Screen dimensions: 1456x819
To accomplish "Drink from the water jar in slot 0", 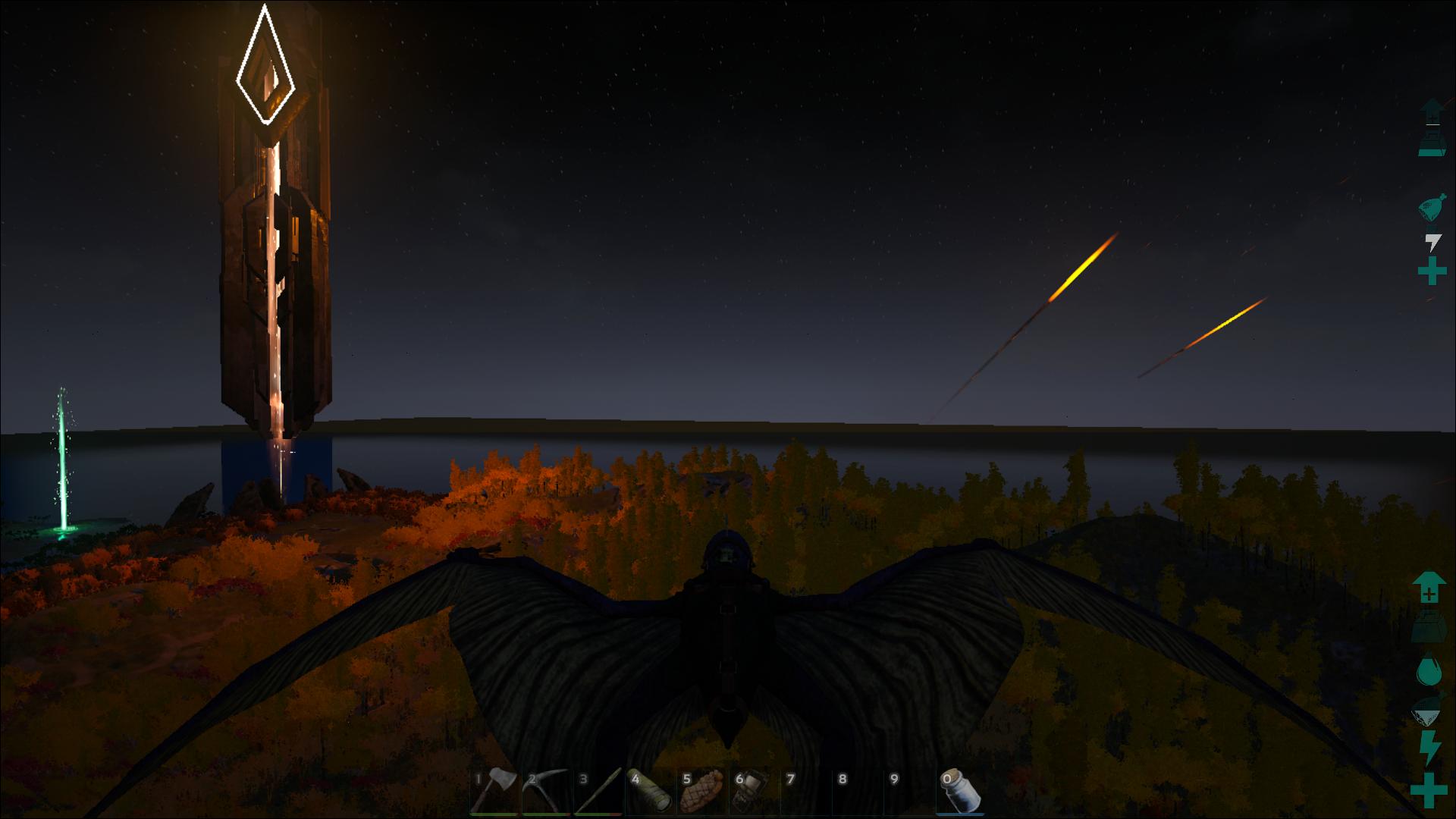I will pos(961,792).
